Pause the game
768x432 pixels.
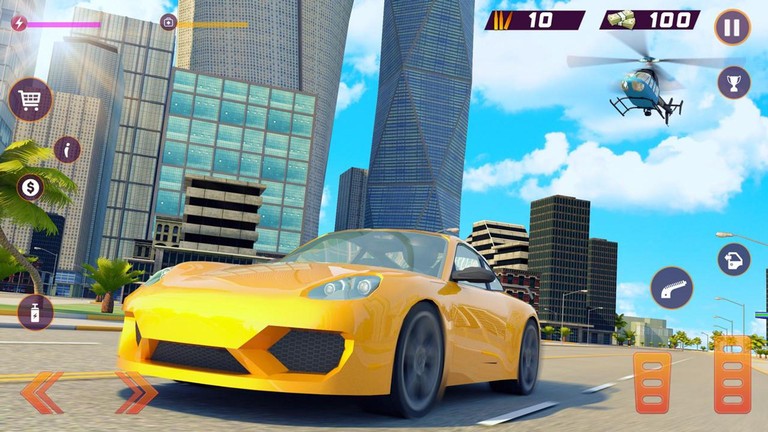tap(732, 27)
